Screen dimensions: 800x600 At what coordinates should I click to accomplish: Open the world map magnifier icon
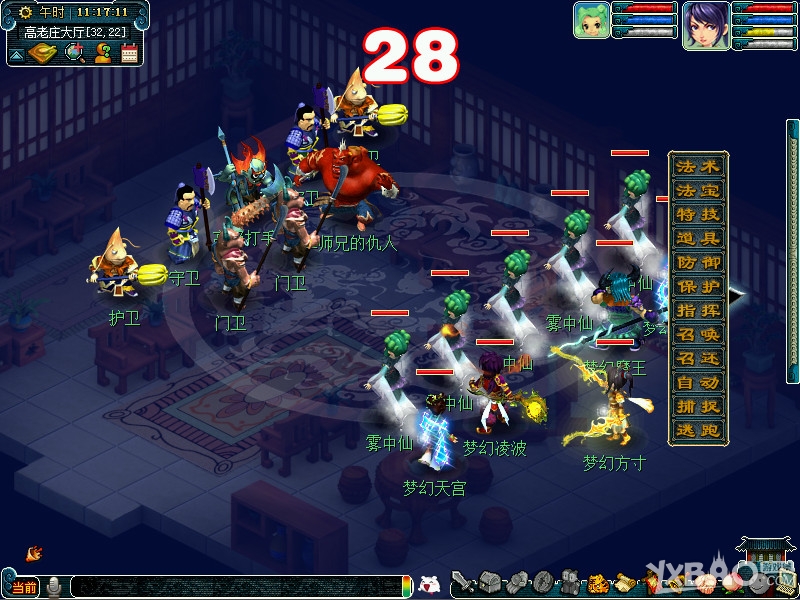click(x=74, y=53)
